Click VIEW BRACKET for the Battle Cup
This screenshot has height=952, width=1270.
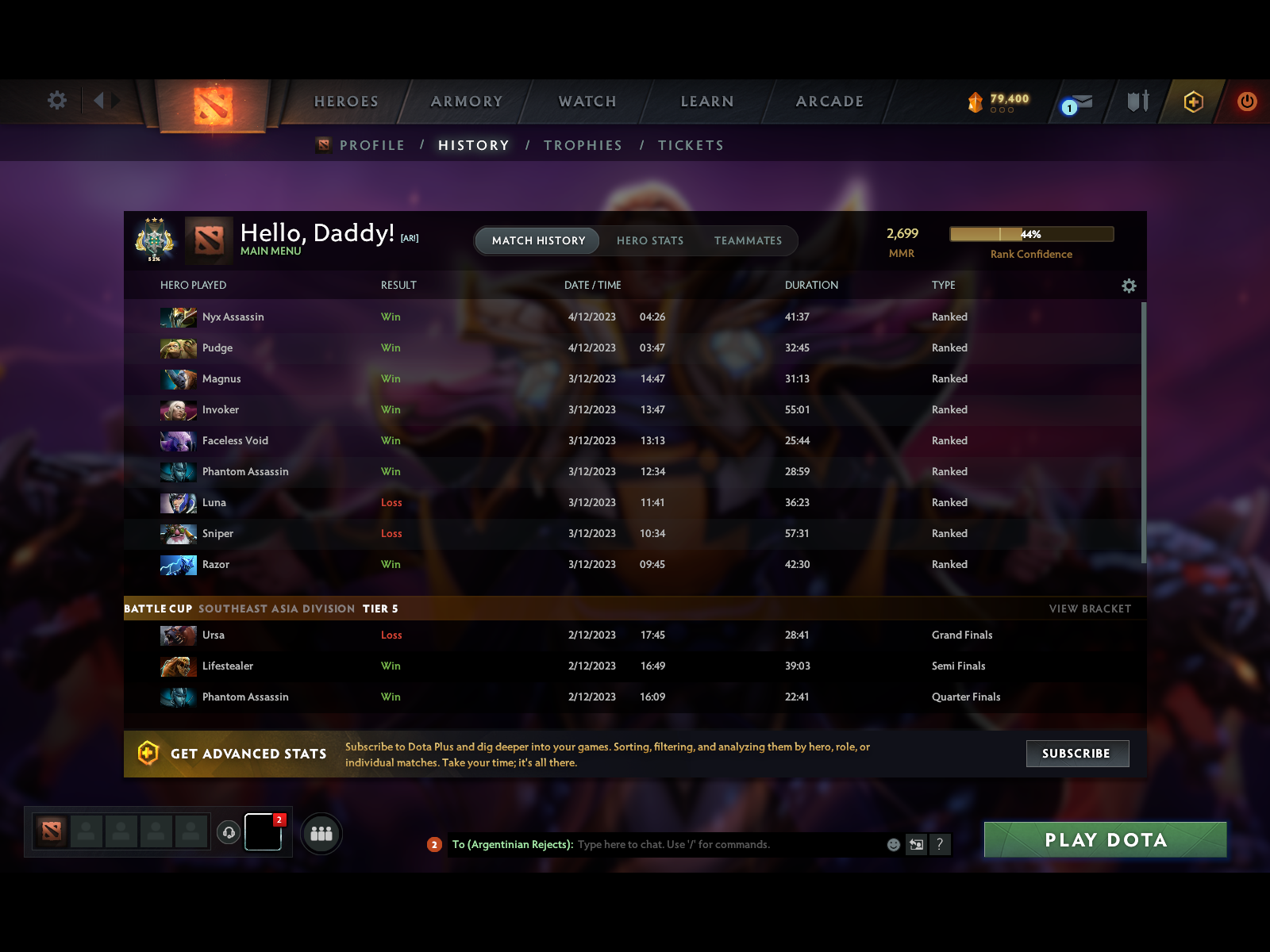point(1090,608)
